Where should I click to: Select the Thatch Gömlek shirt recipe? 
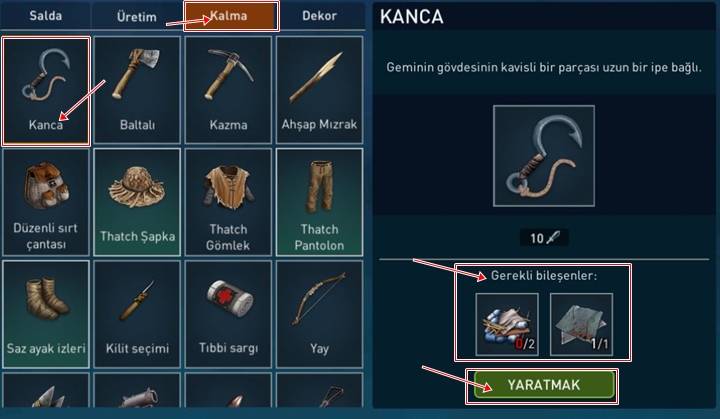[x=228, y=202]
